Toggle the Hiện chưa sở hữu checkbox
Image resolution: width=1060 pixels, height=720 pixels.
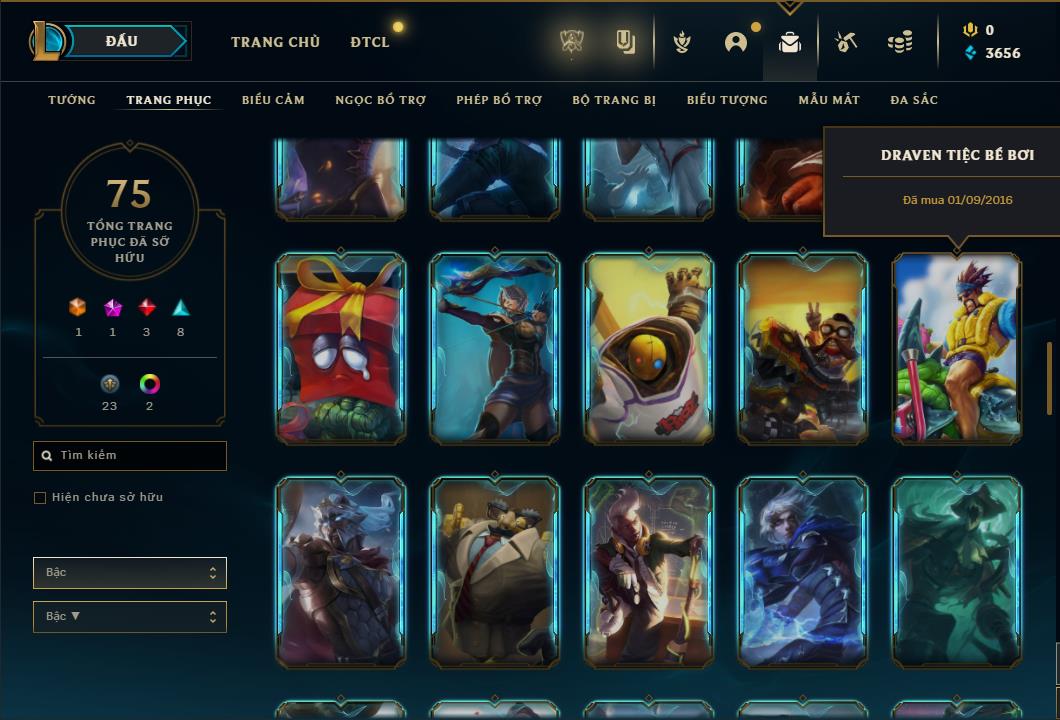(40, 498)
